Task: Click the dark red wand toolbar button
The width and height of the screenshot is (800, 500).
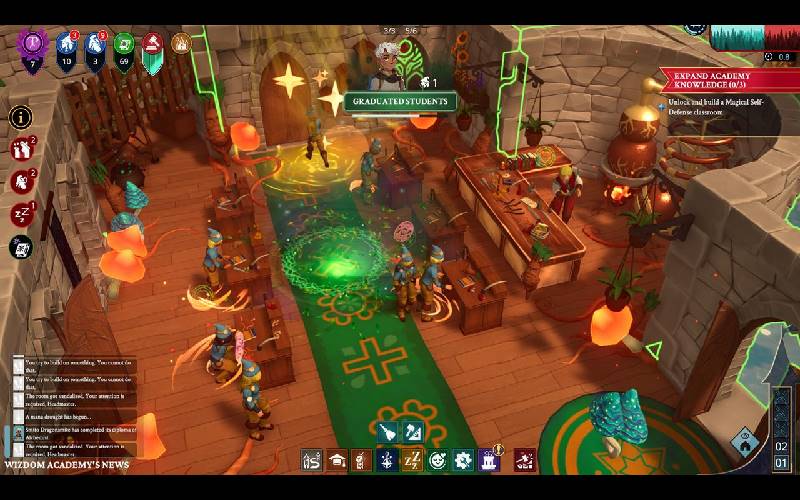Action: (525, 461)
